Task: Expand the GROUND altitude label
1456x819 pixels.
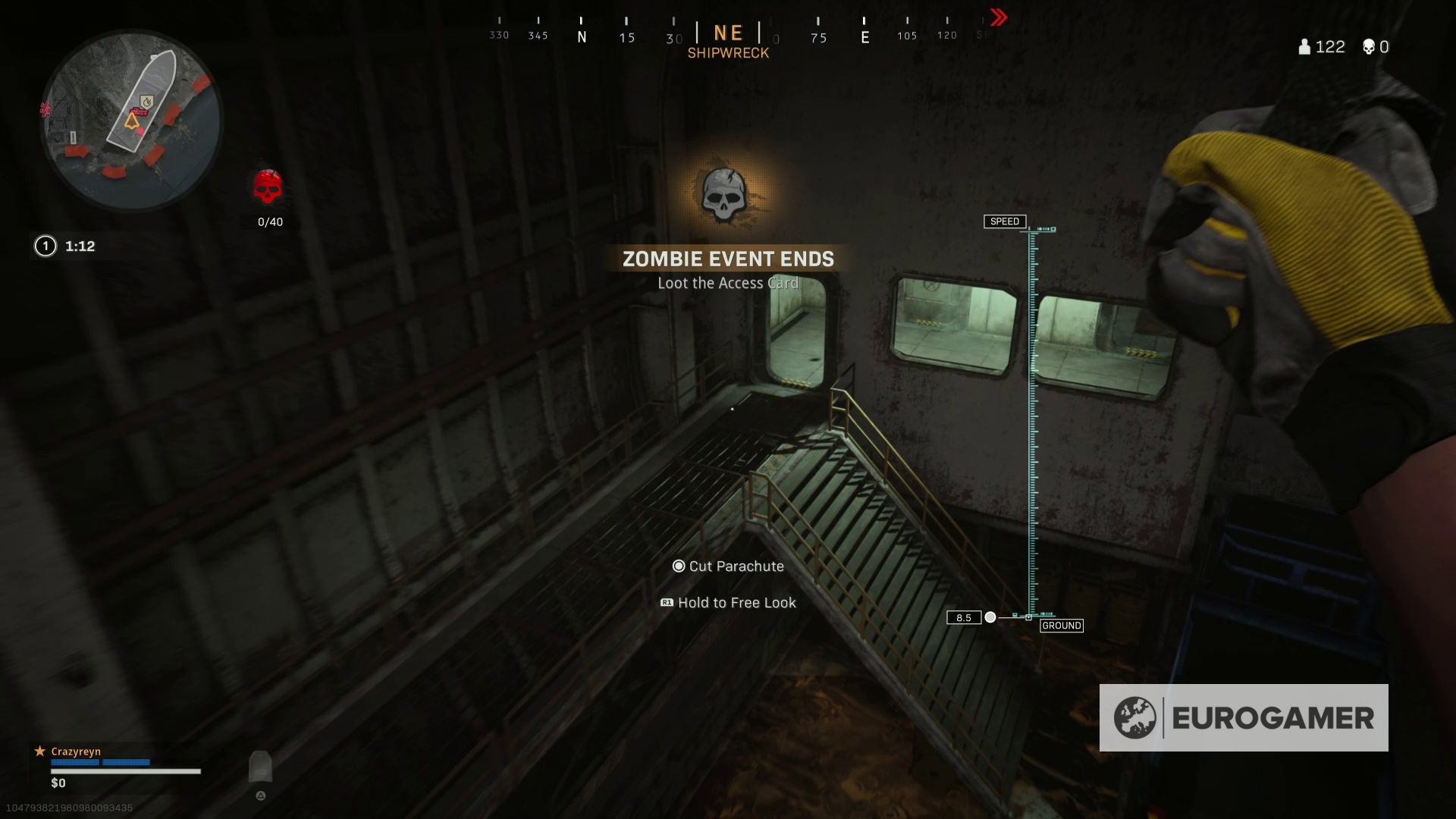Action: pos(1062,625)
